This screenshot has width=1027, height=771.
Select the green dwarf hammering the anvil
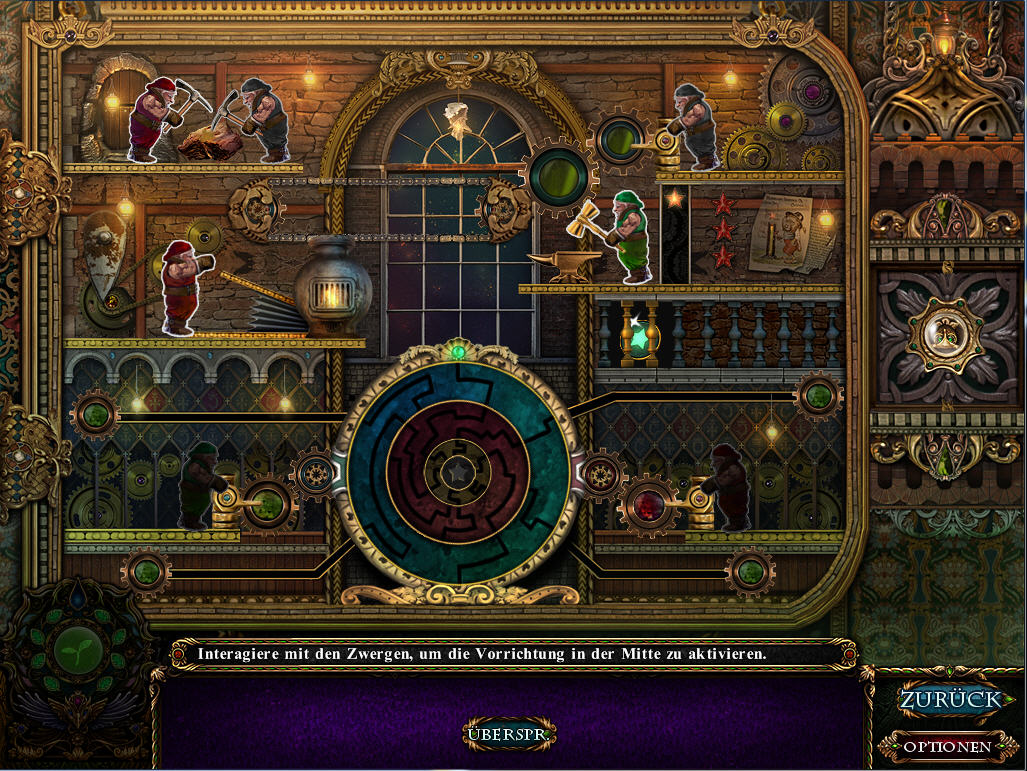pos(630,235)
